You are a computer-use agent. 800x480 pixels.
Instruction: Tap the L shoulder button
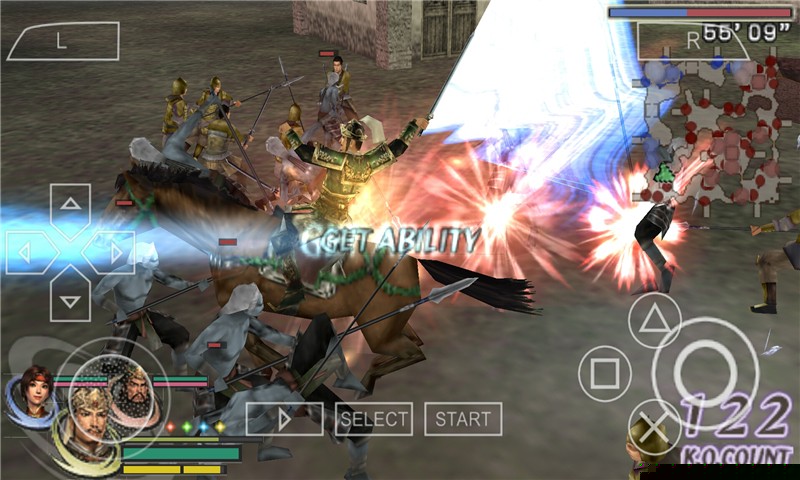(62, 41)
